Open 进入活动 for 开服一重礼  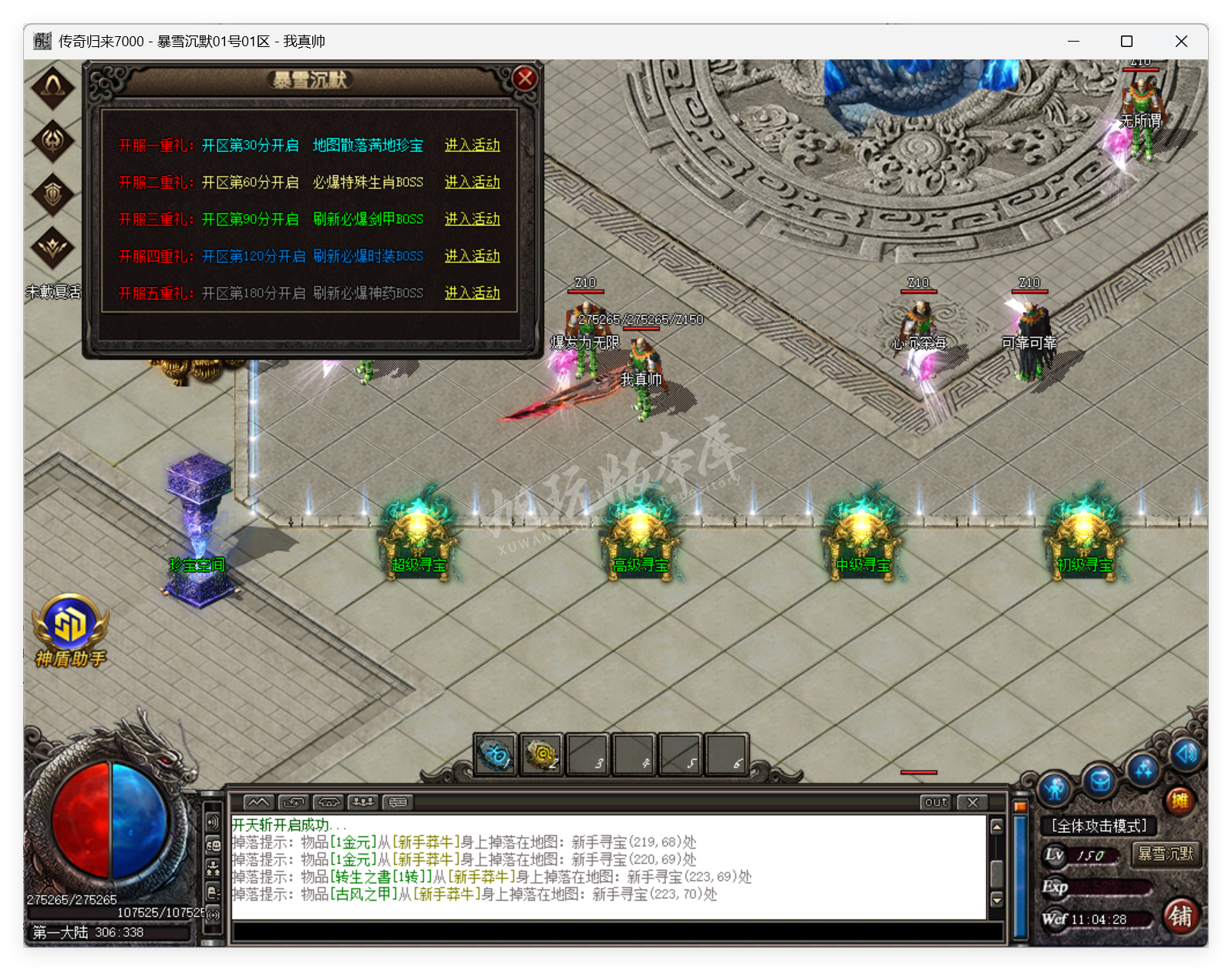tap(473, 145)
